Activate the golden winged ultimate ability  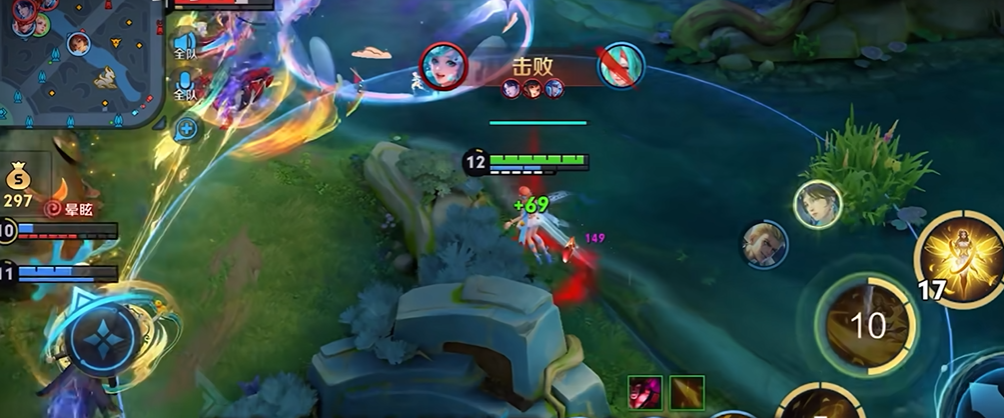[960, 258]
